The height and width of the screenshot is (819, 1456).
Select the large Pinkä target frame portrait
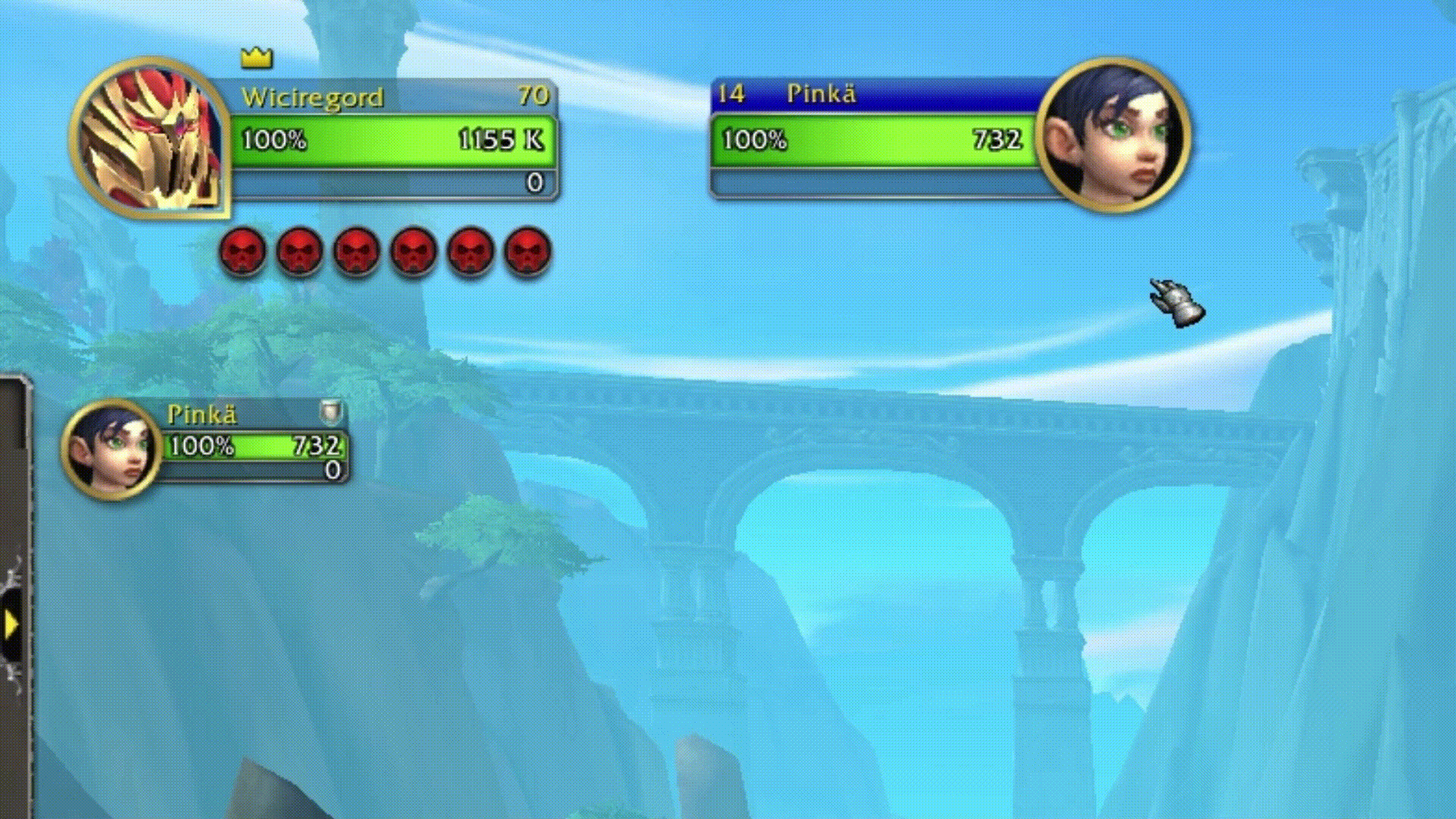[1112, 134]
